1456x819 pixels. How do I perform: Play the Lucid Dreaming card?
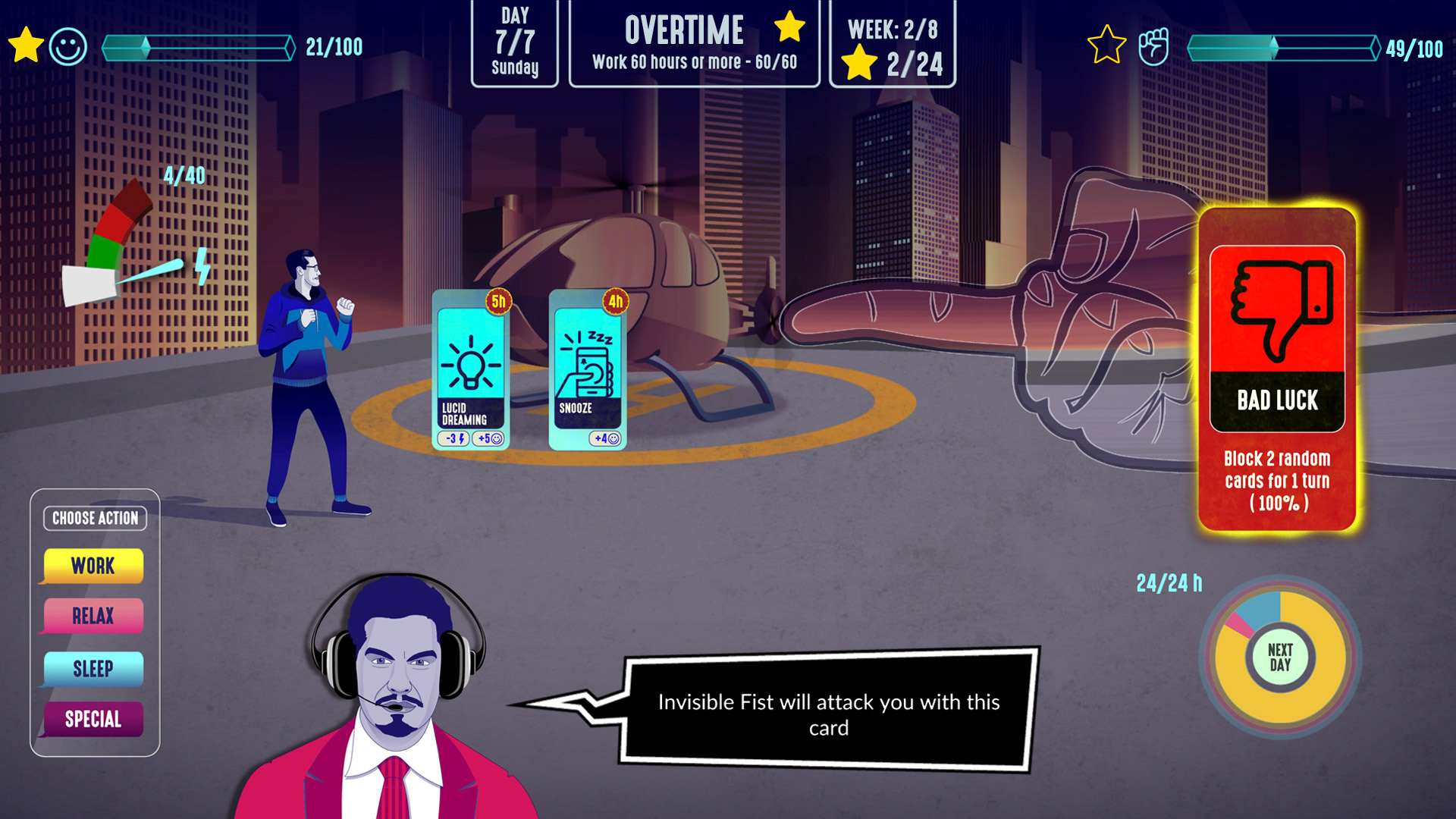pyautogui.click(x=470, y=371)
